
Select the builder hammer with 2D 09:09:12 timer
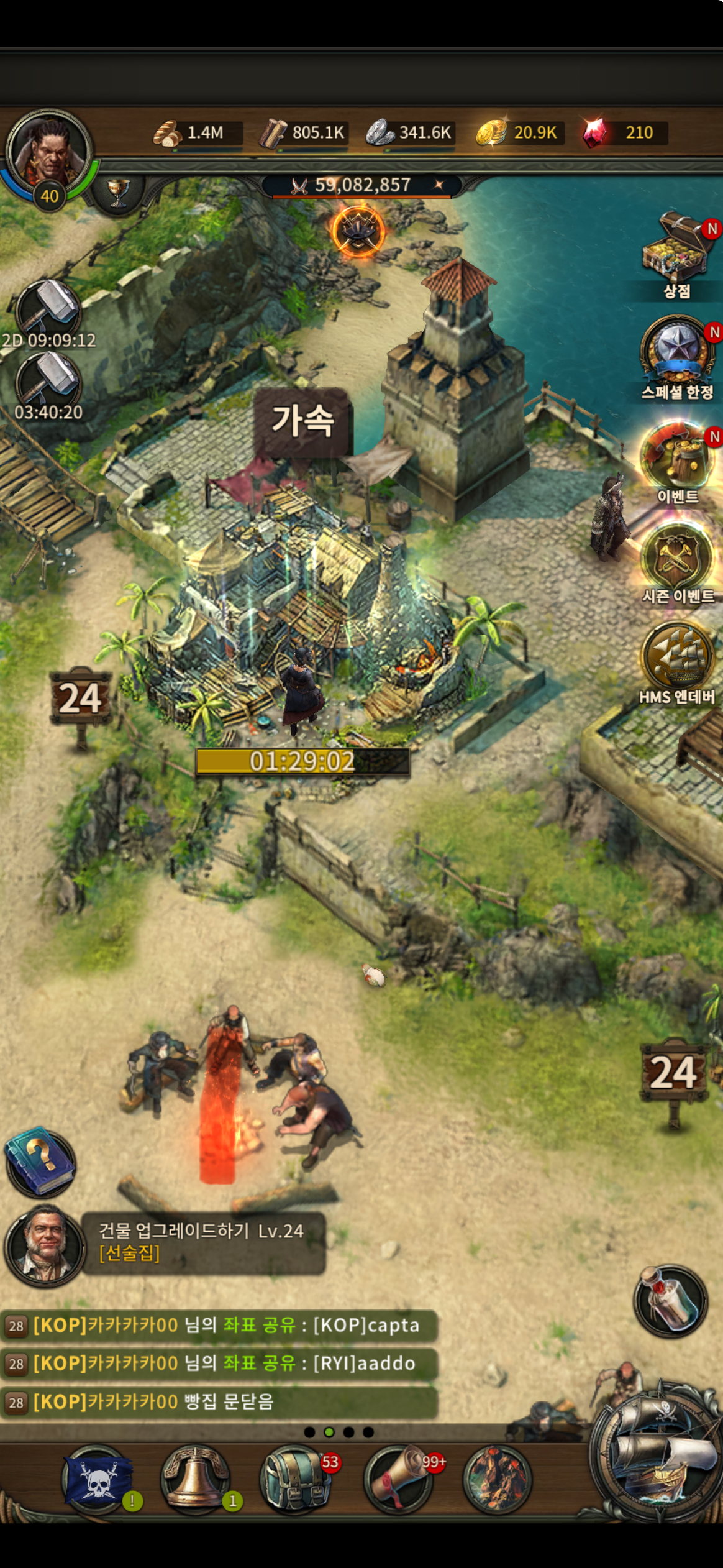48,311
